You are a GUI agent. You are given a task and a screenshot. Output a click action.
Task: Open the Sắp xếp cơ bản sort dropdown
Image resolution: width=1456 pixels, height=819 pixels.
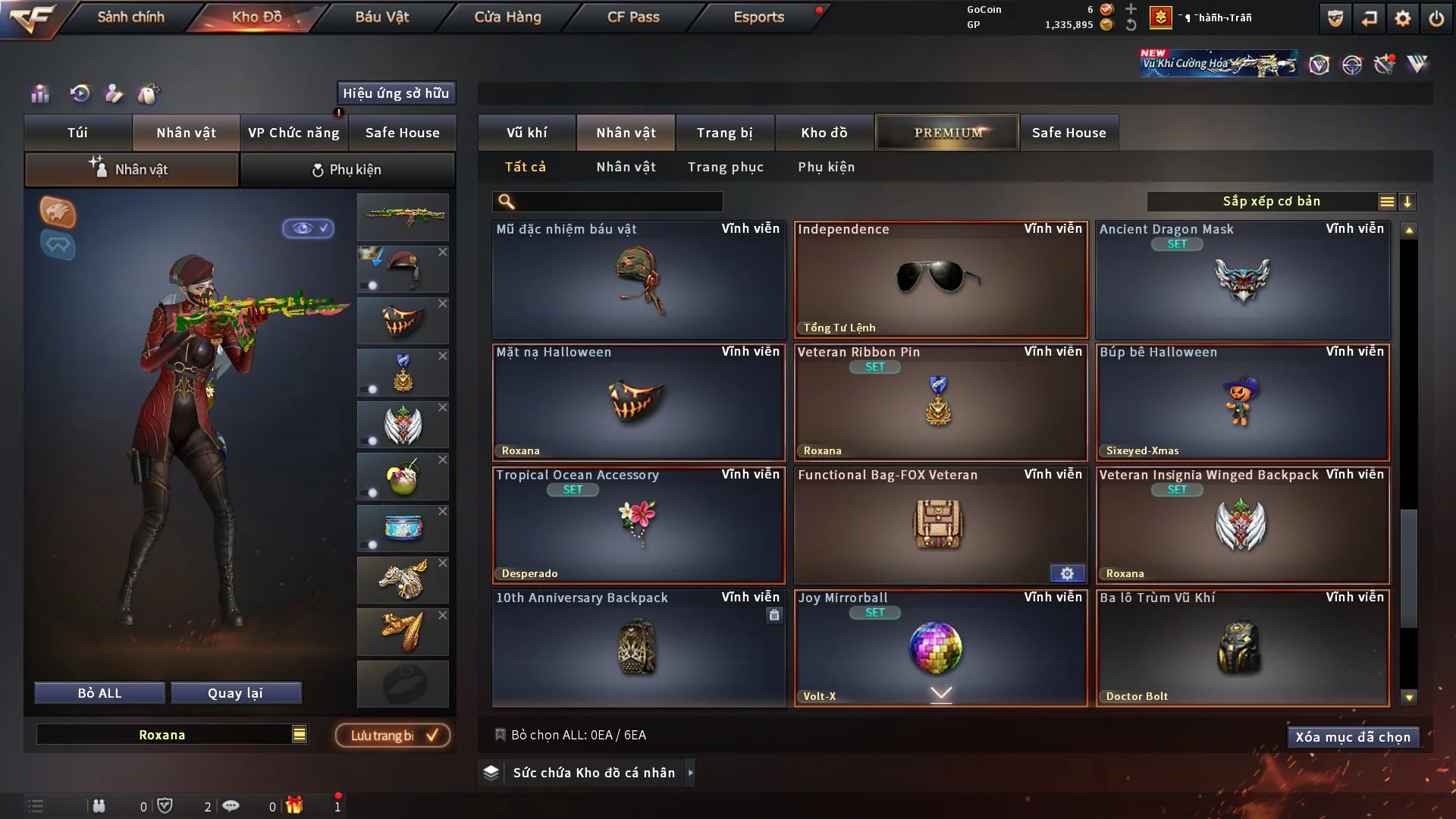(x=1271, y=202)
